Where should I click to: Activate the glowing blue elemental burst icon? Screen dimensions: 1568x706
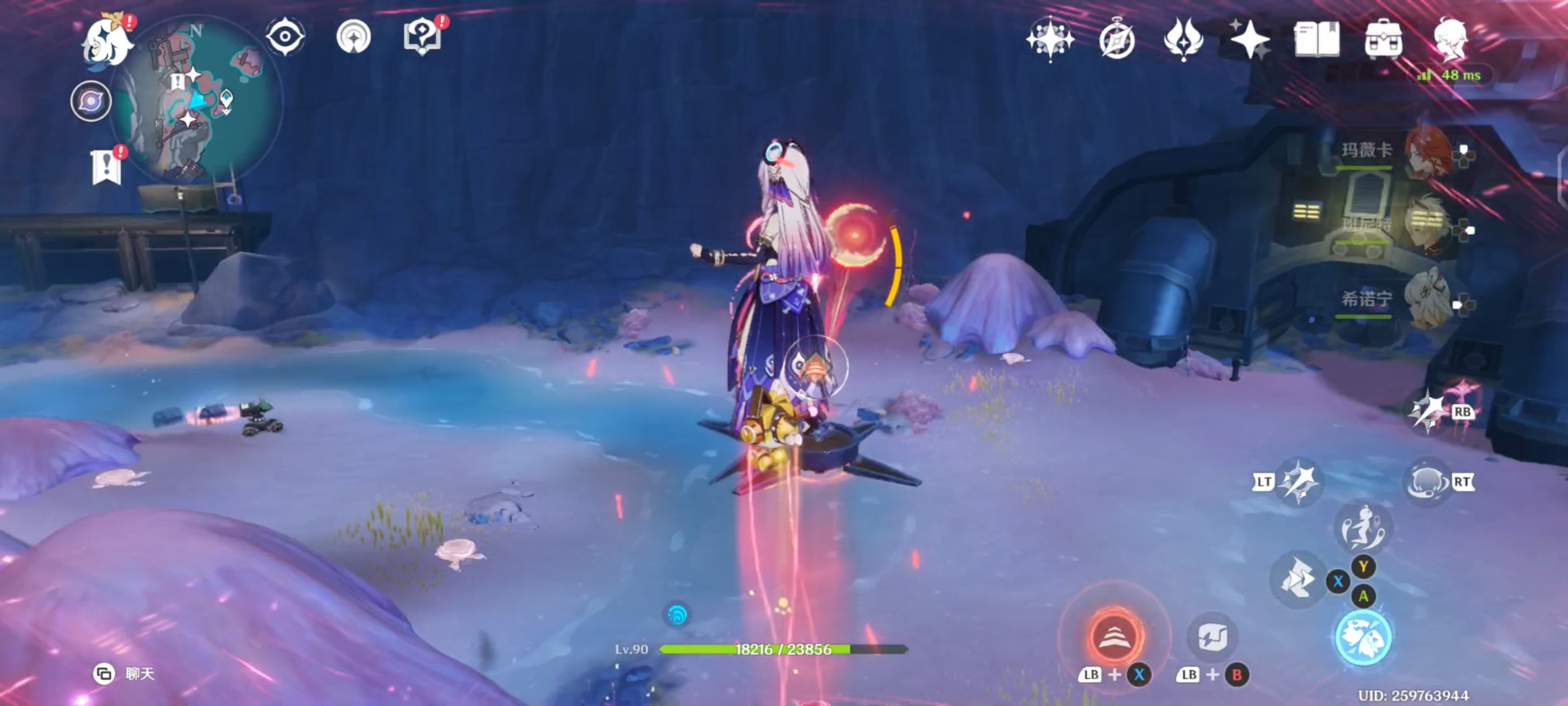click(x=1363, y=637)
